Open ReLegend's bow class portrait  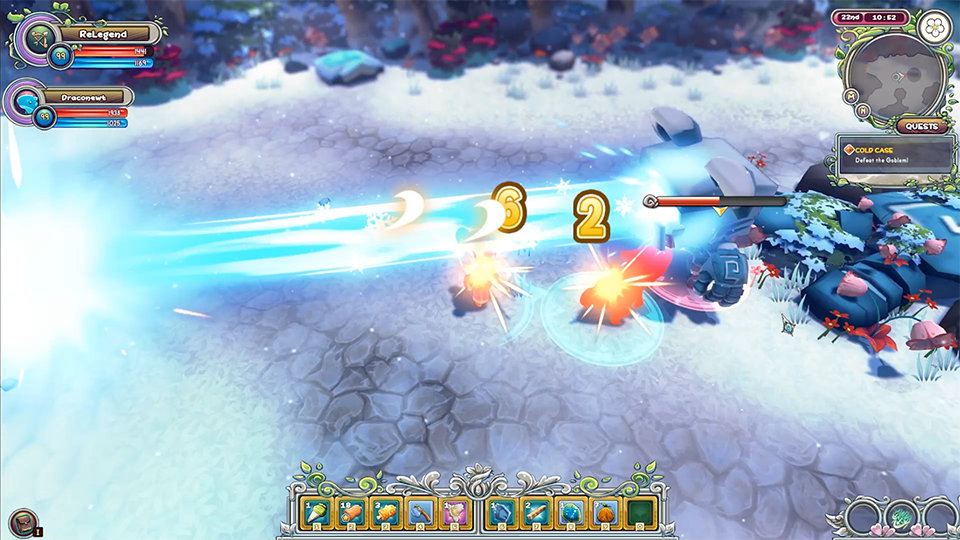tap(40, 39)
